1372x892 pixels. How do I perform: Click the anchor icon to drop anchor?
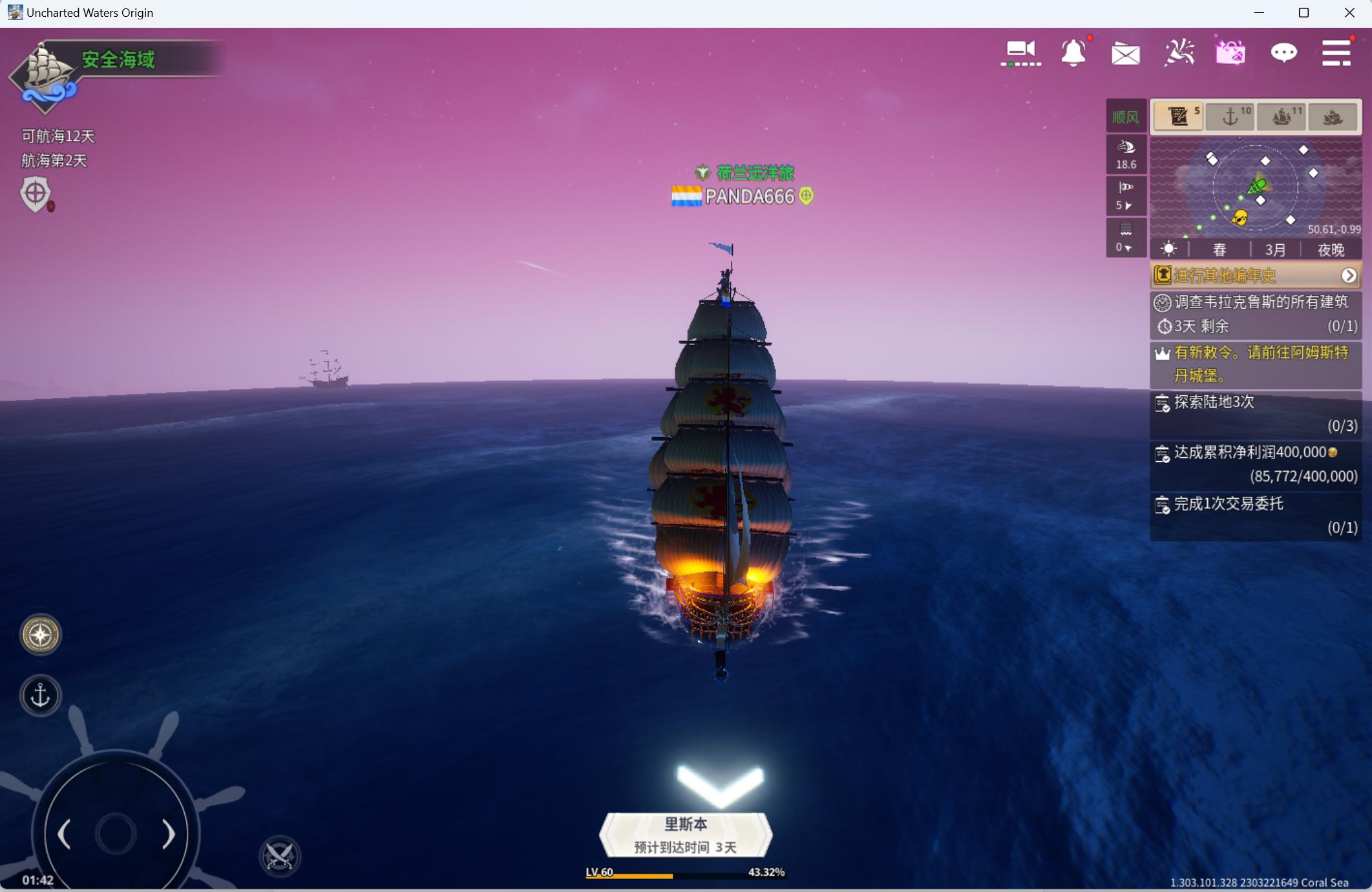tap(40, 694)
